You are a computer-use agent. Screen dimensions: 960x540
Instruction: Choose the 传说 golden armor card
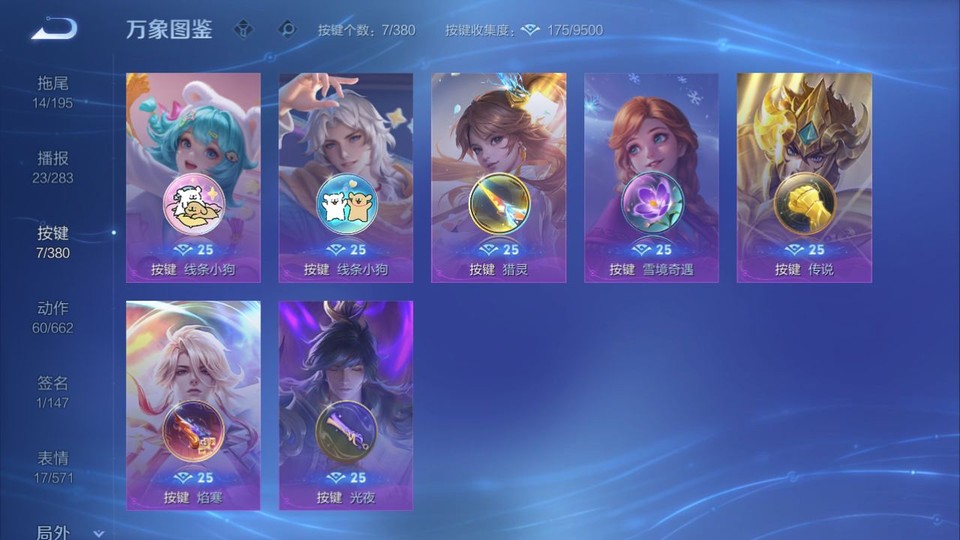pyautogui.click(x=804, y=177)
